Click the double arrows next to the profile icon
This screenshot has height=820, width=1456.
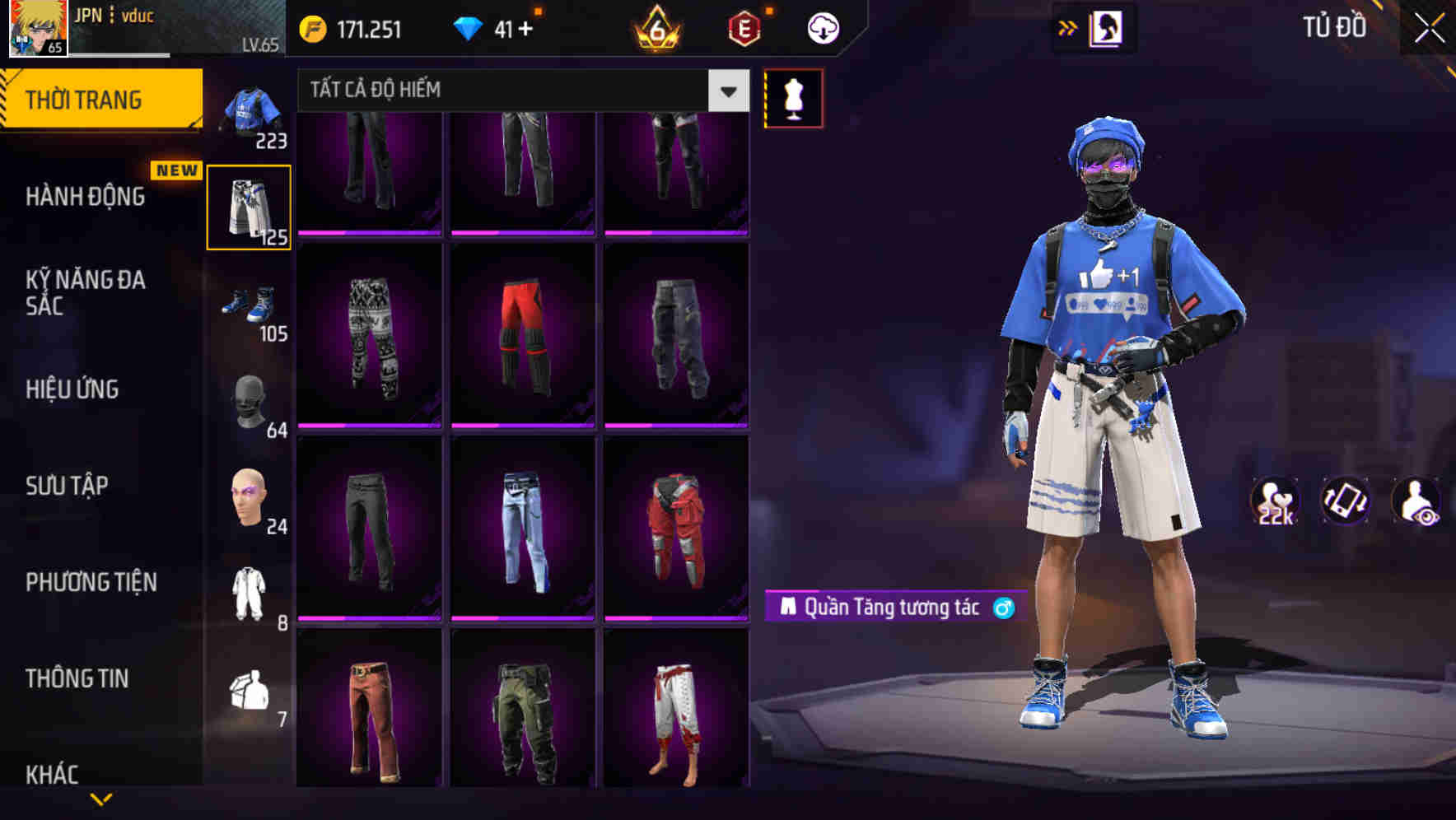pyautogui.click(x=1067, y=27)
